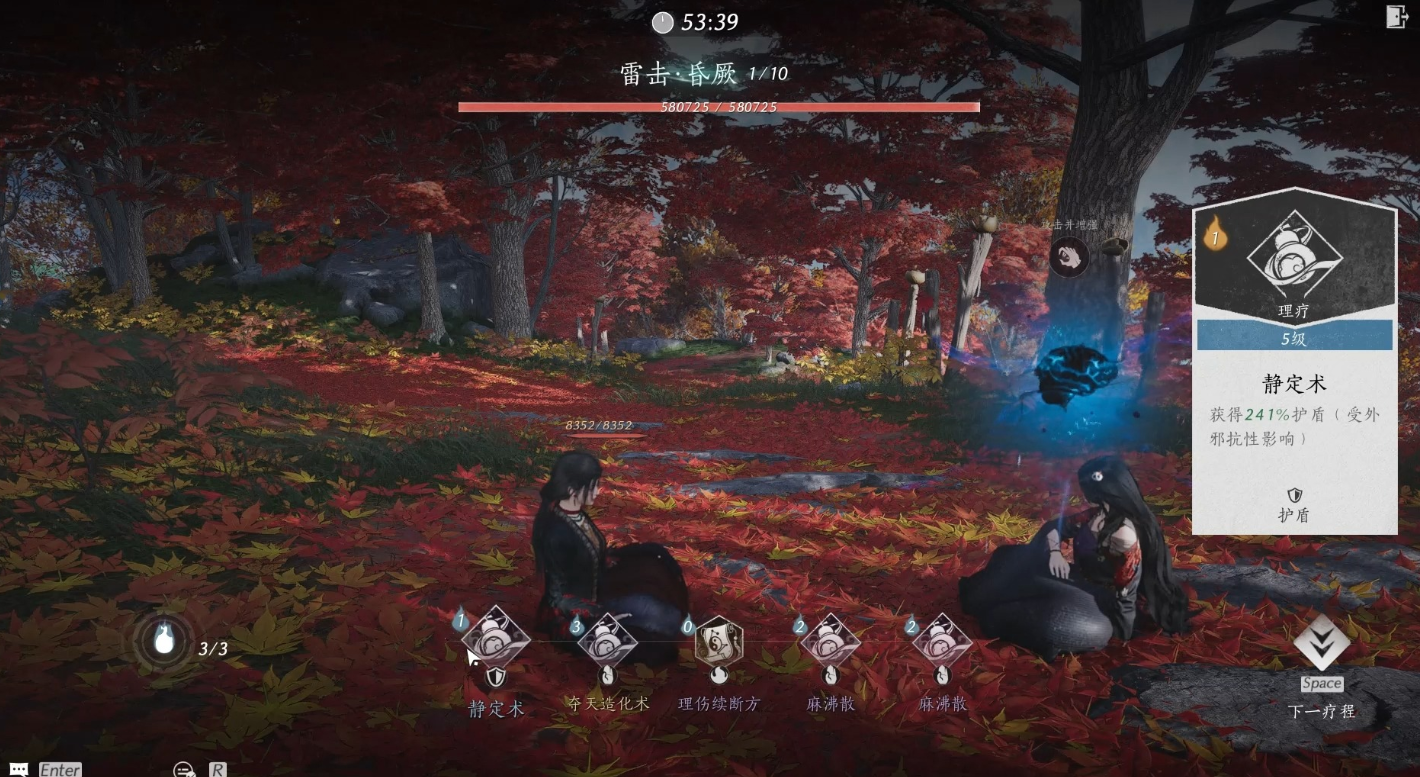The height and width of the screenshot is (777, 1420).
Task: Click the blue 5级 level progress bar
Action: pos(1292,337)
